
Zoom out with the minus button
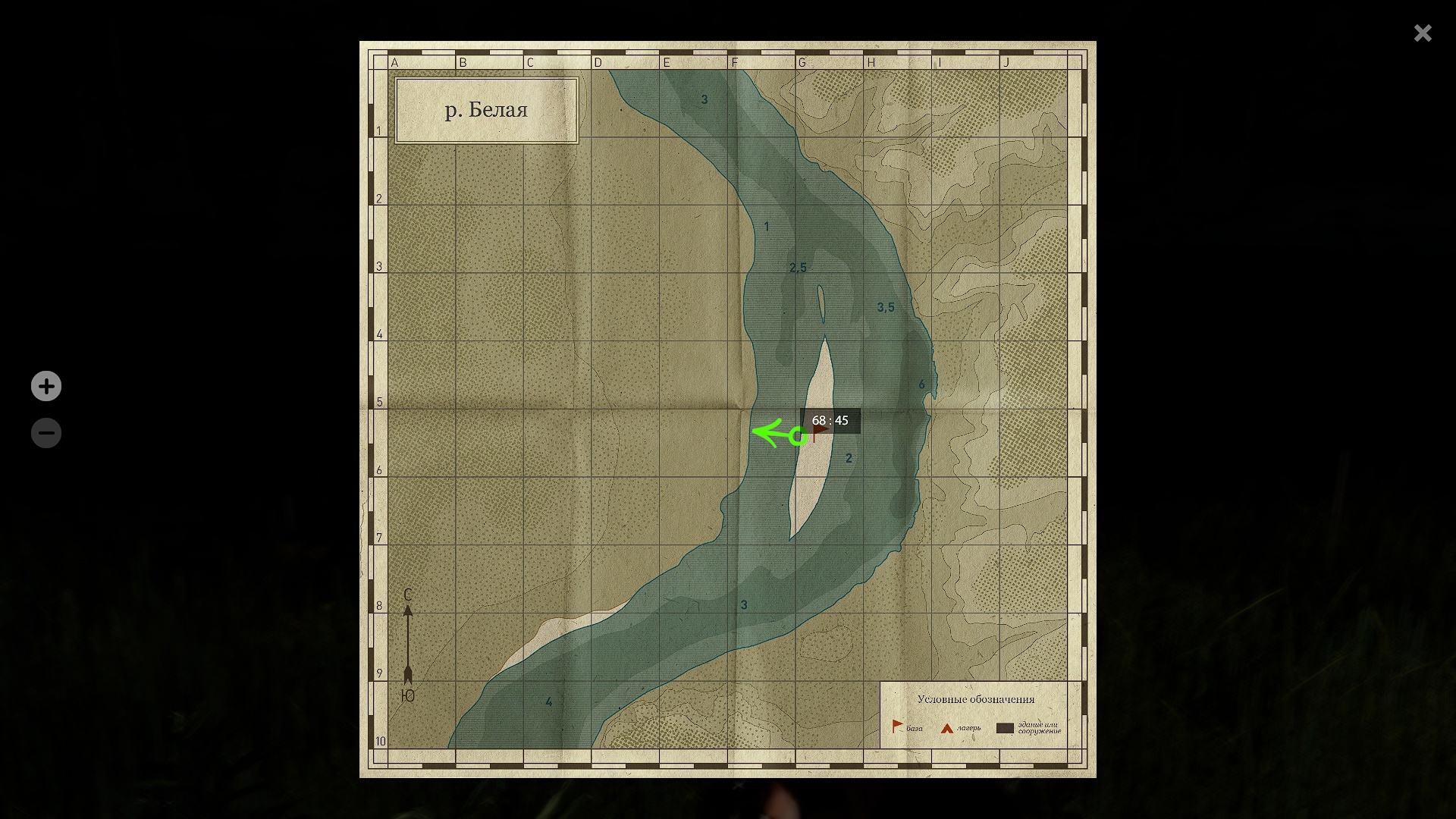[46, 433]
